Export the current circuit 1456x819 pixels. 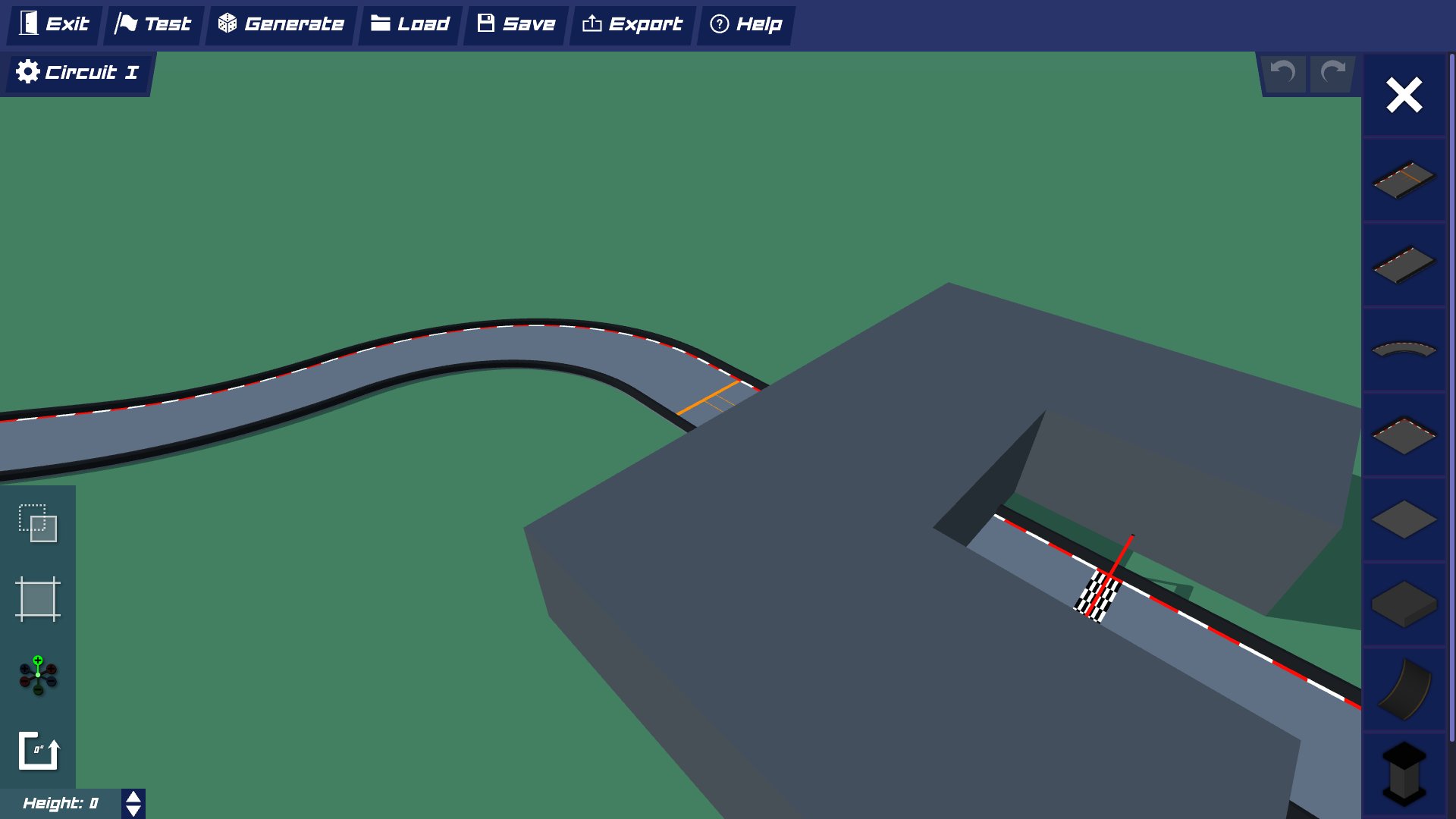pyautogui.click(x=632, y=24)
